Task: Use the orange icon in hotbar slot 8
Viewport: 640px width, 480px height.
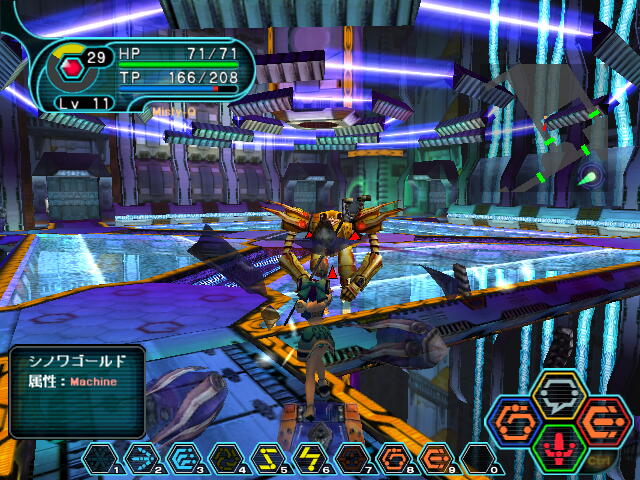Action: (x=396, y=459)
